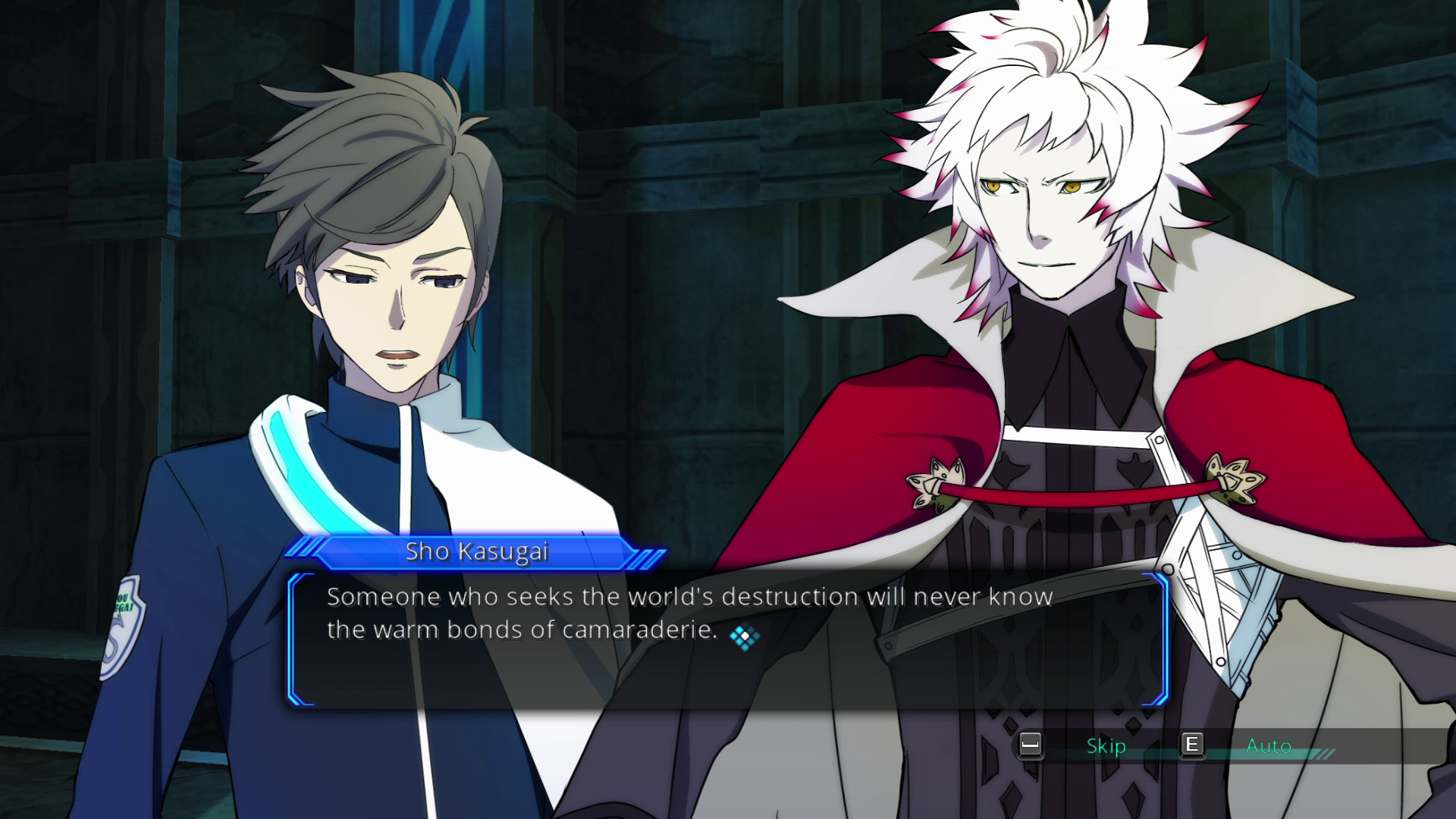The height and width of the screenshot is (819, 1456).
Task: Click the minus key icon beside Skip
Action: click(x=1030, y=746)
